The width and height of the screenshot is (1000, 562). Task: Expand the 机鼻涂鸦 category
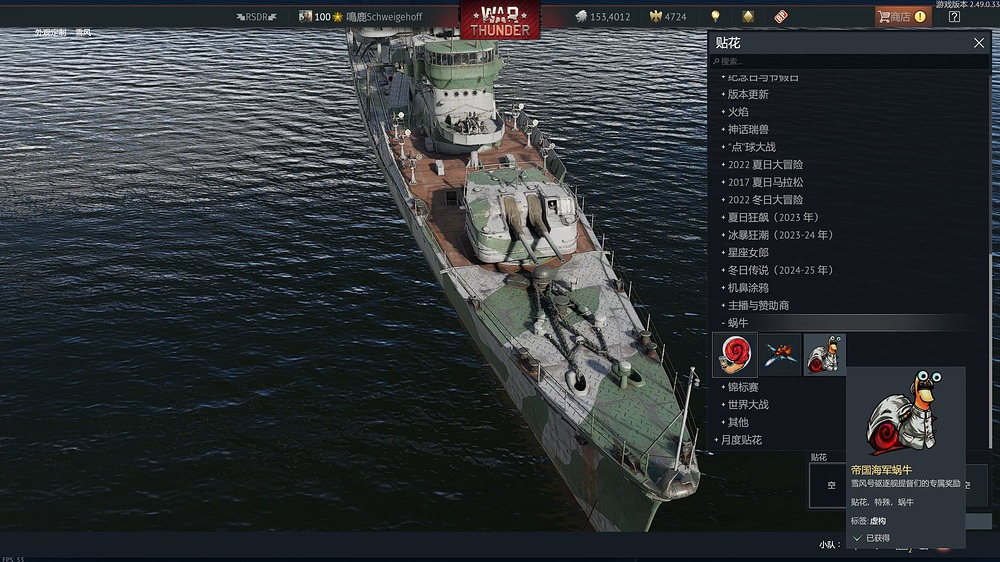pyautogui.click(x=748, y=287)
